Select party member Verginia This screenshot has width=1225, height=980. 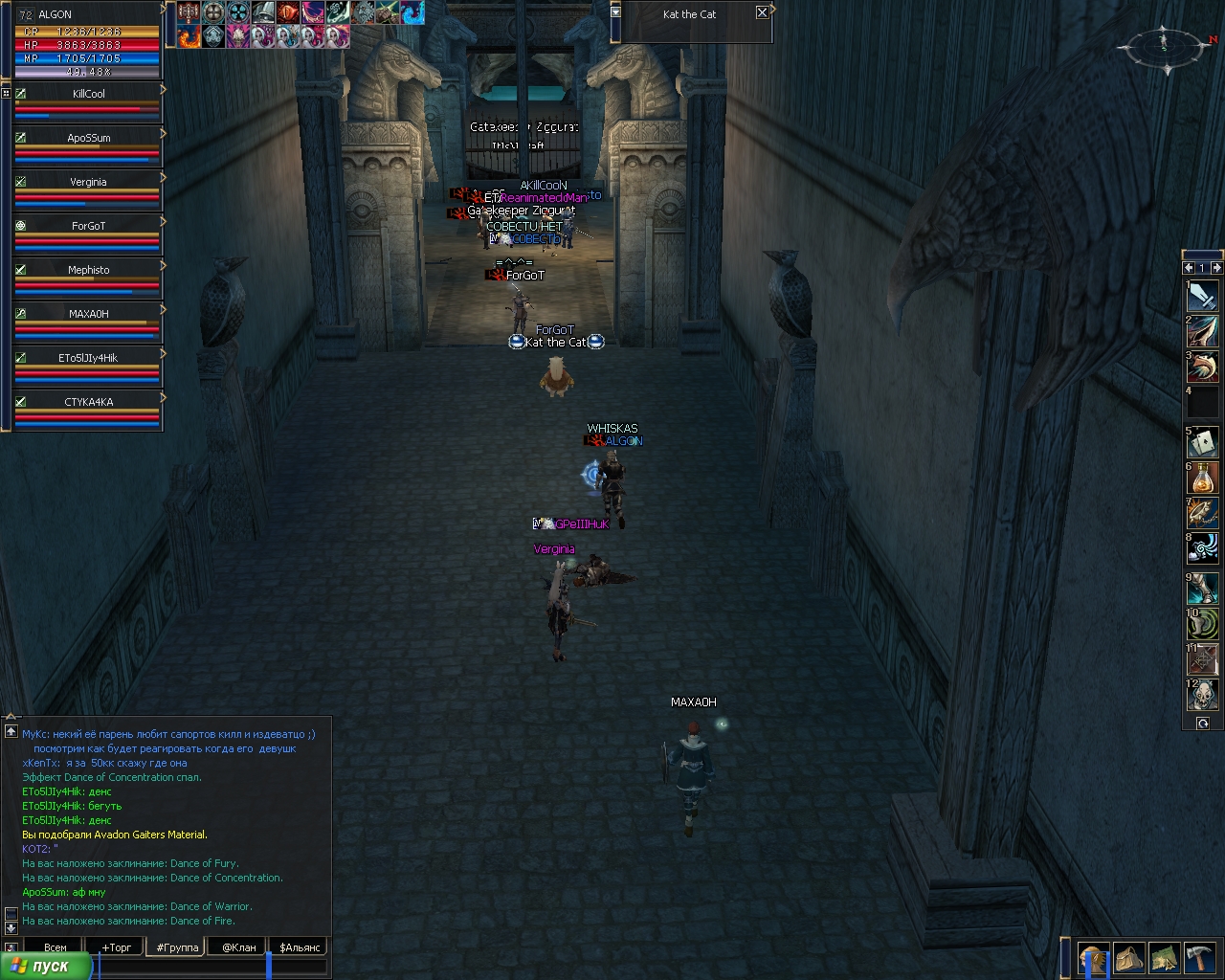point(88,182)
